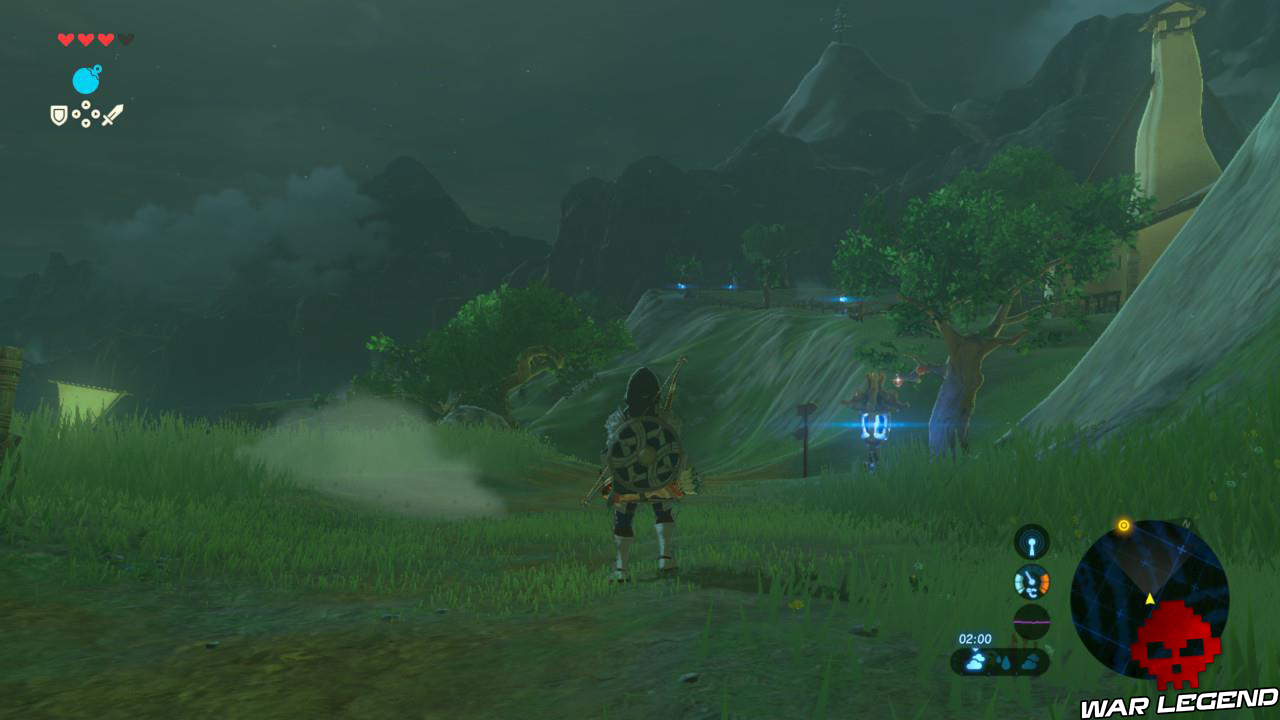
Task: Expand the North indicator on the minimap
Action: 1186,522
